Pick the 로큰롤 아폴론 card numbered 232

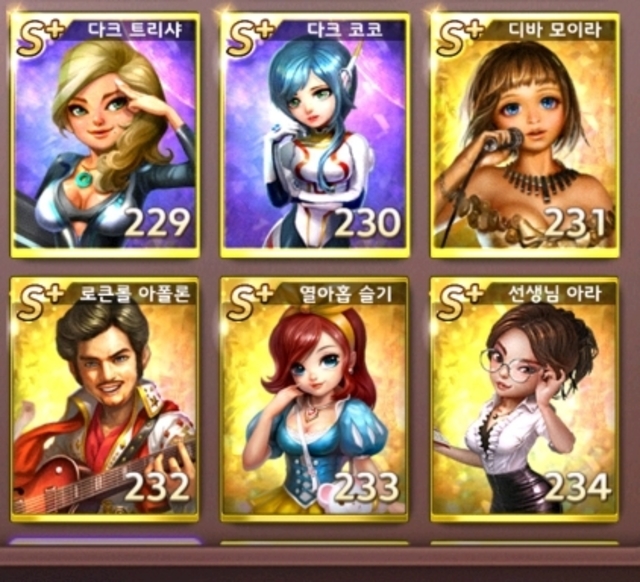[105, 400]
